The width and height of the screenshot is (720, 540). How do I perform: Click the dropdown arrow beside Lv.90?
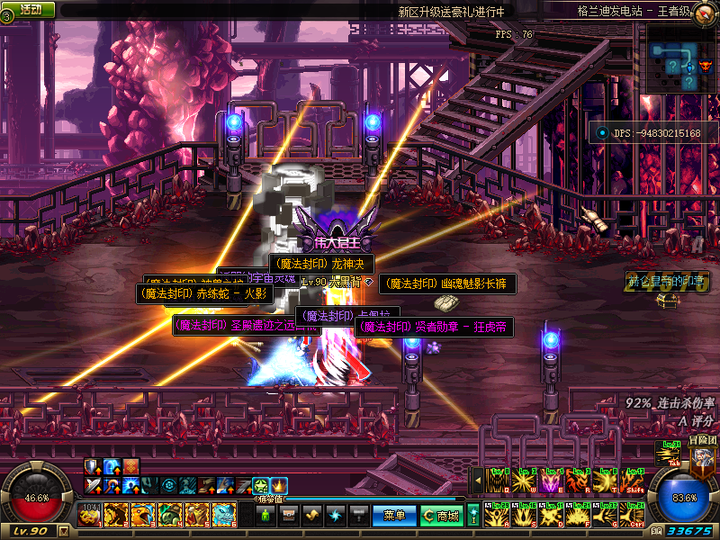pos(64,531)
